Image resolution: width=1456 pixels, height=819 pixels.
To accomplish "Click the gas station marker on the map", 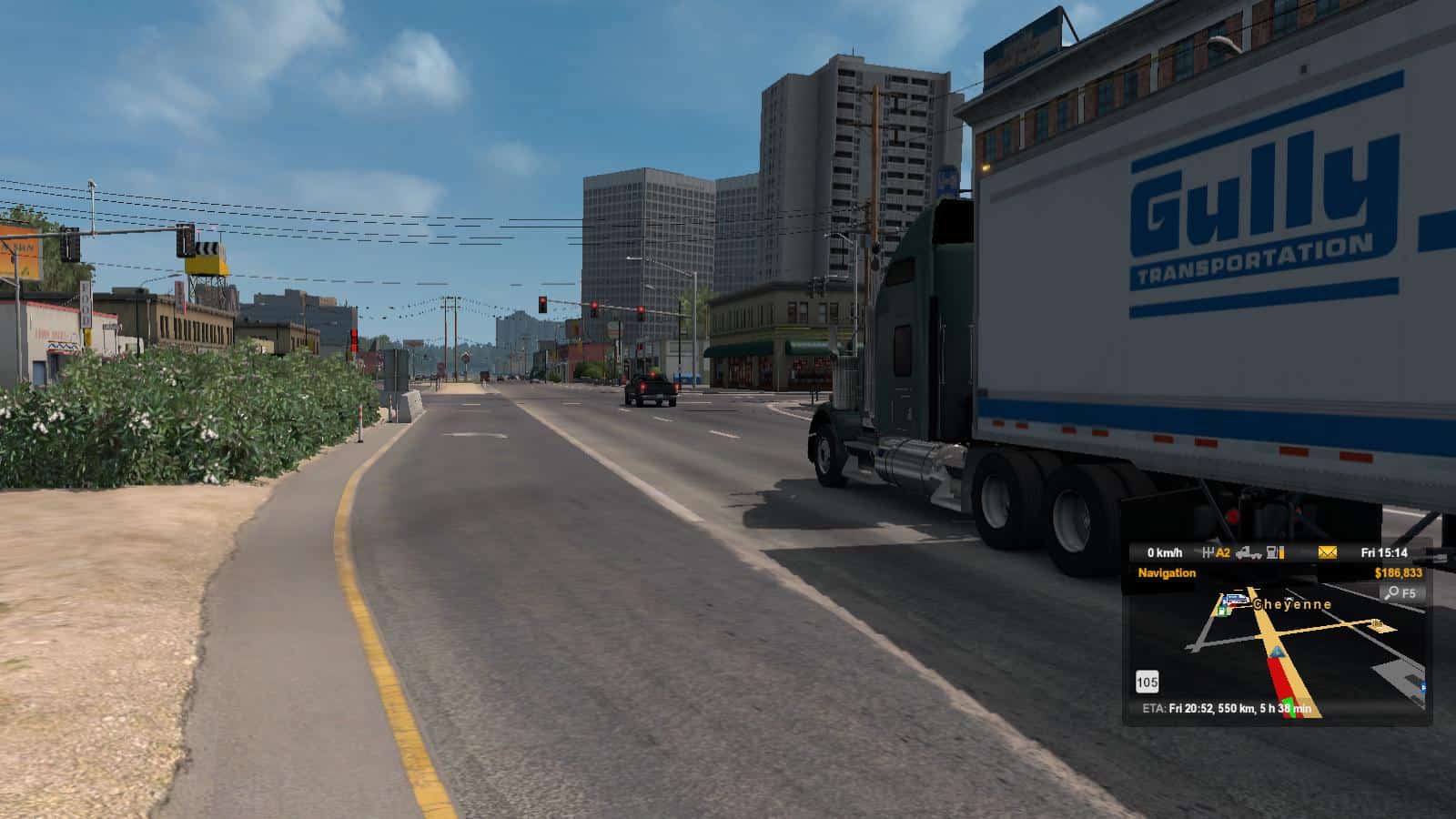I will tap(1224, 611).
